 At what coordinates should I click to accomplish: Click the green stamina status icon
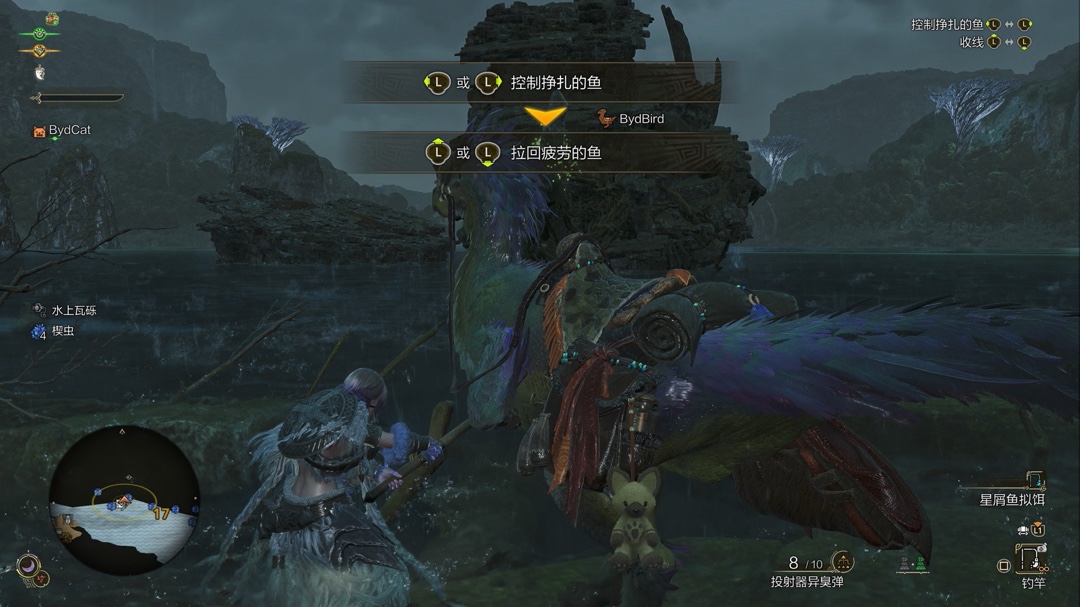tap(39, 34)
